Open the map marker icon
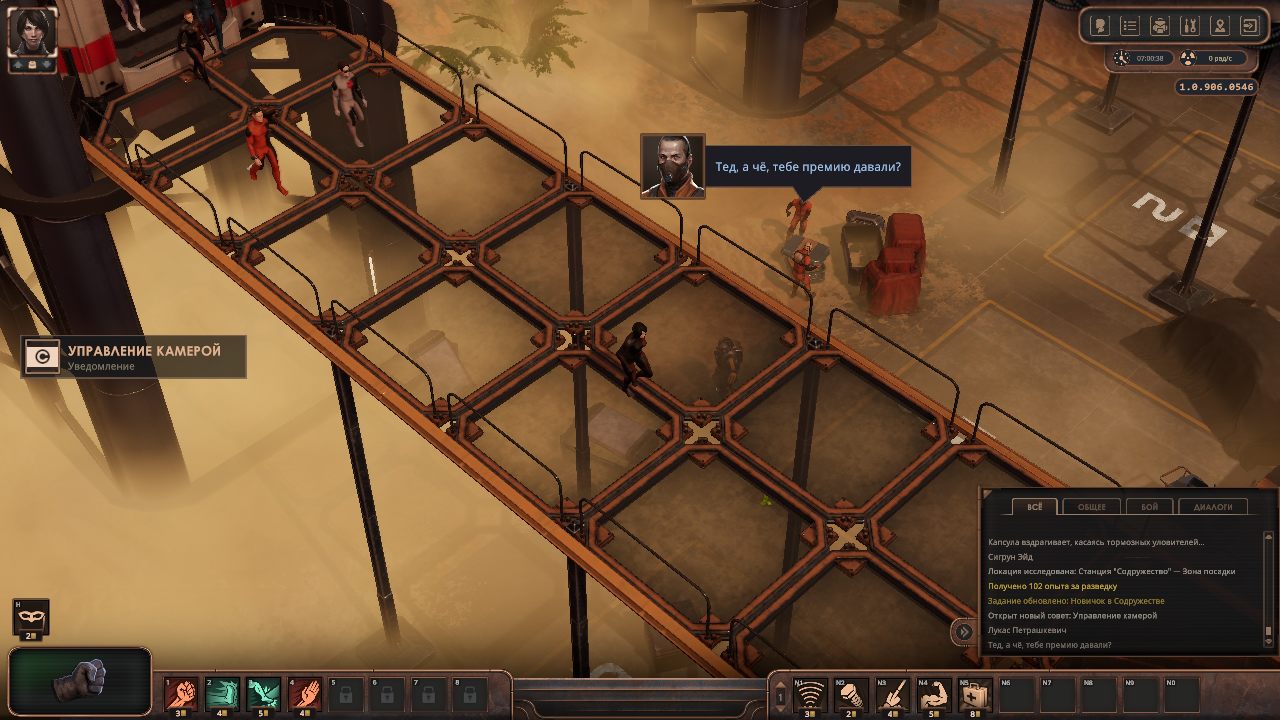Image resolution: width=1280 pixels, height=720 pixels. pos(1219,26)
